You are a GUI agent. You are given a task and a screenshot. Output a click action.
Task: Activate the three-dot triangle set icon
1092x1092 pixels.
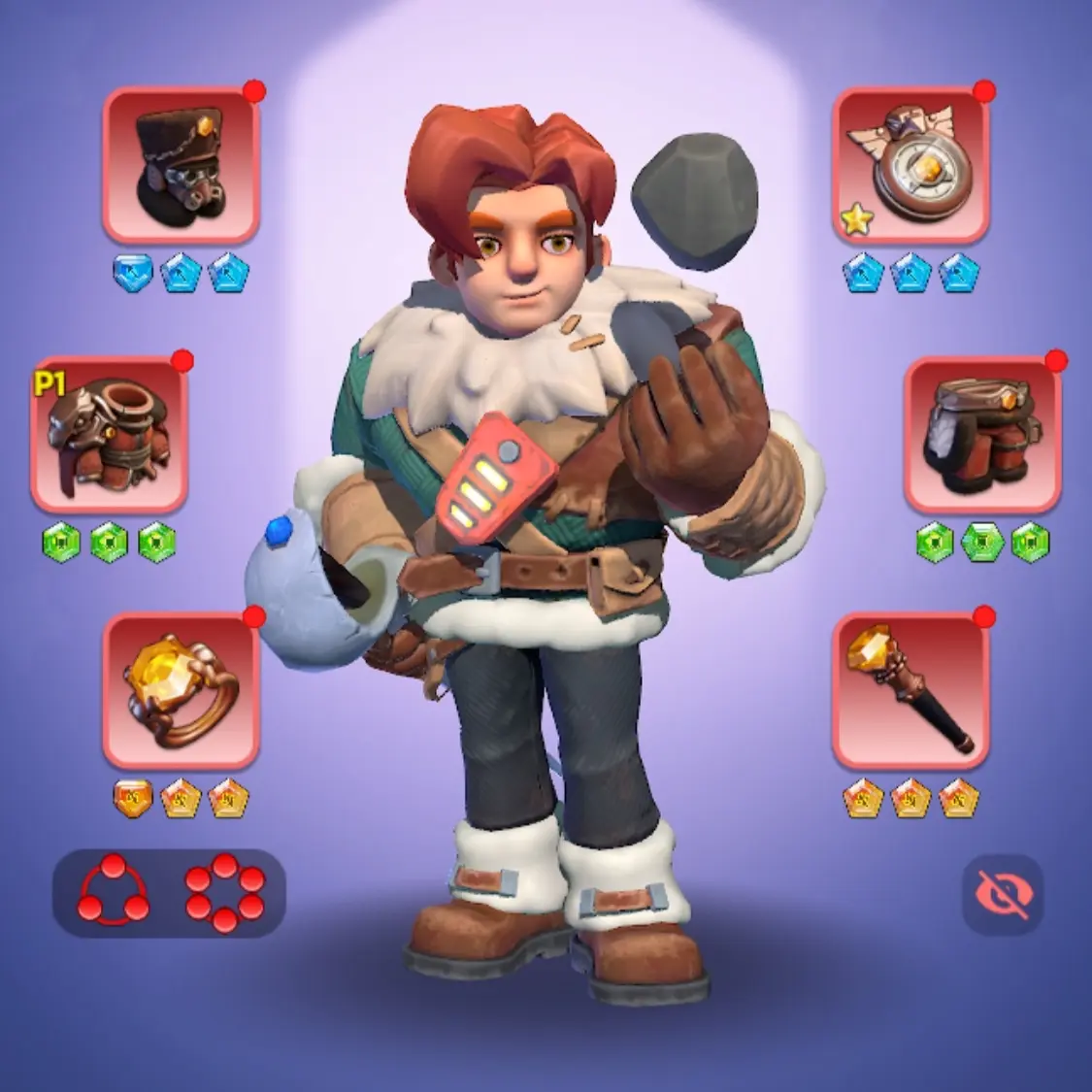[x=115, y=891]
